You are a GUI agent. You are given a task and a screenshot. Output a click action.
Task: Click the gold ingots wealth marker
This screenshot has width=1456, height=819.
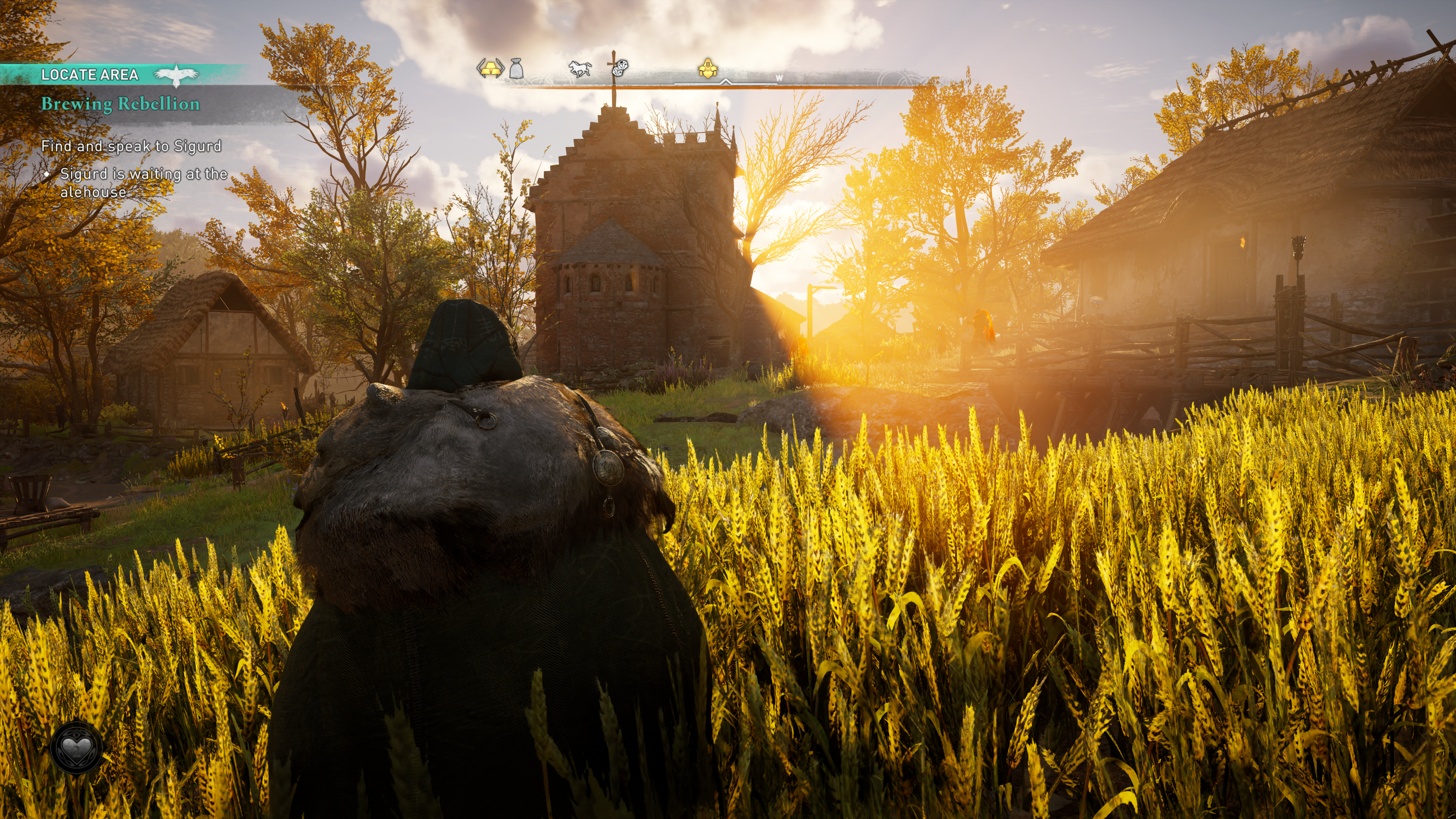click(490, 68)
